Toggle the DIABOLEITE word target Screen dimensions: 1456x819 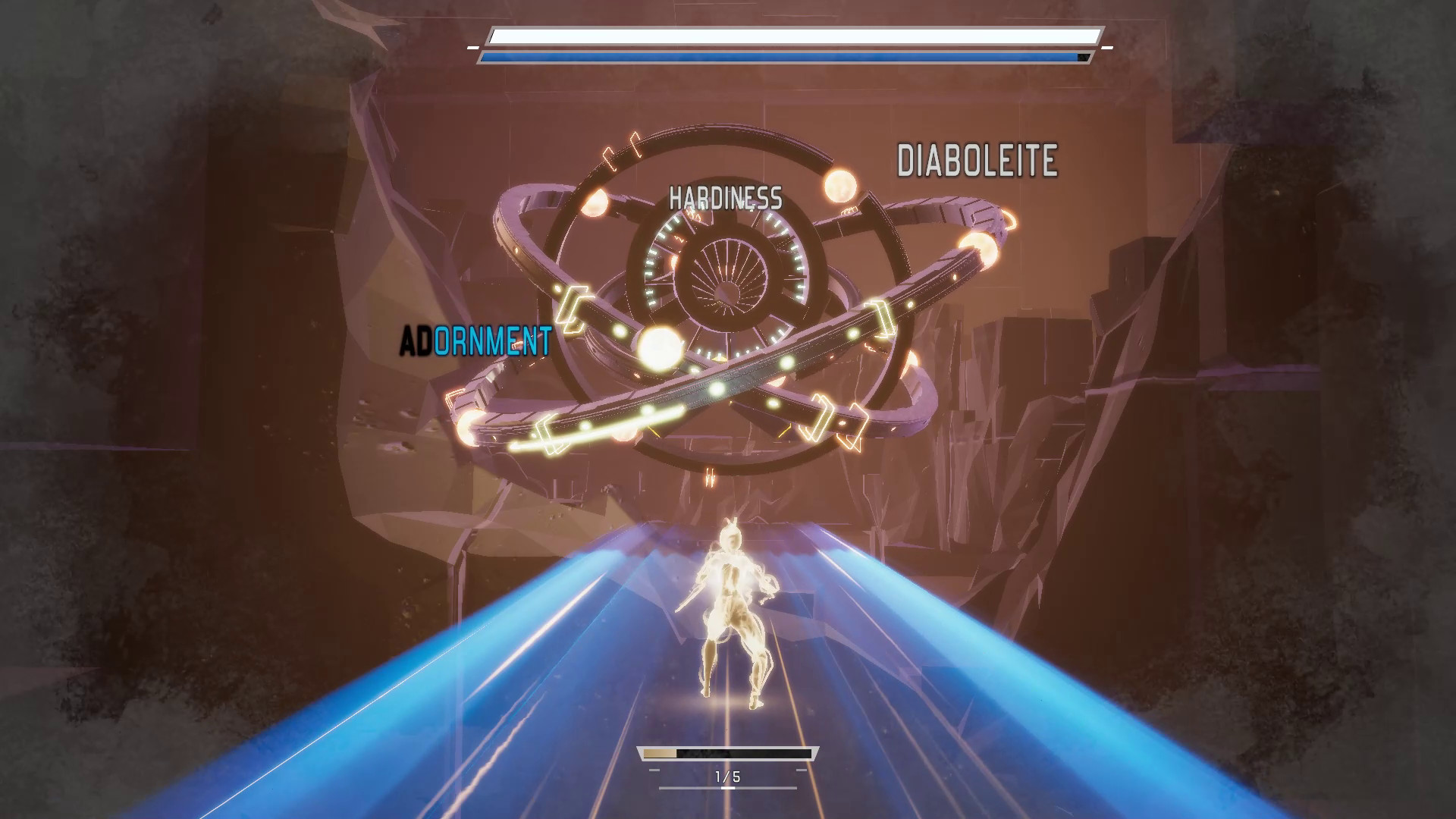977,159
